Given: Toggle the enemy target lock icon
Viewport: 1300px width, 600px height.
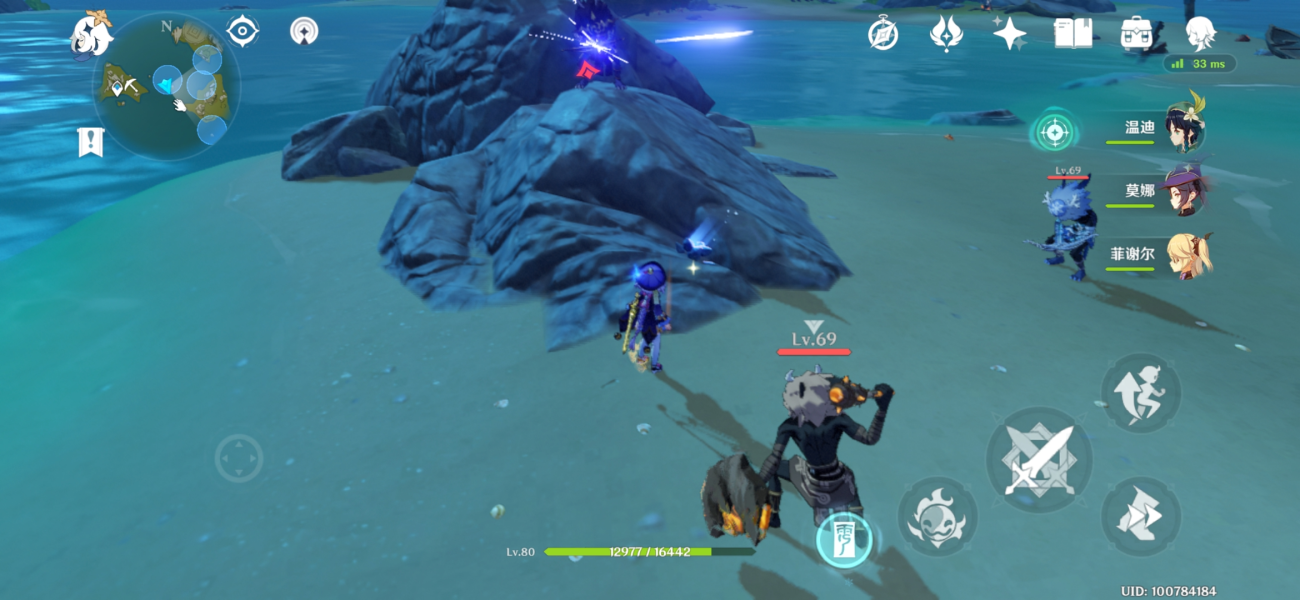Looking at the screenshot, I should pyautogui.click(x=1054, y=130).
